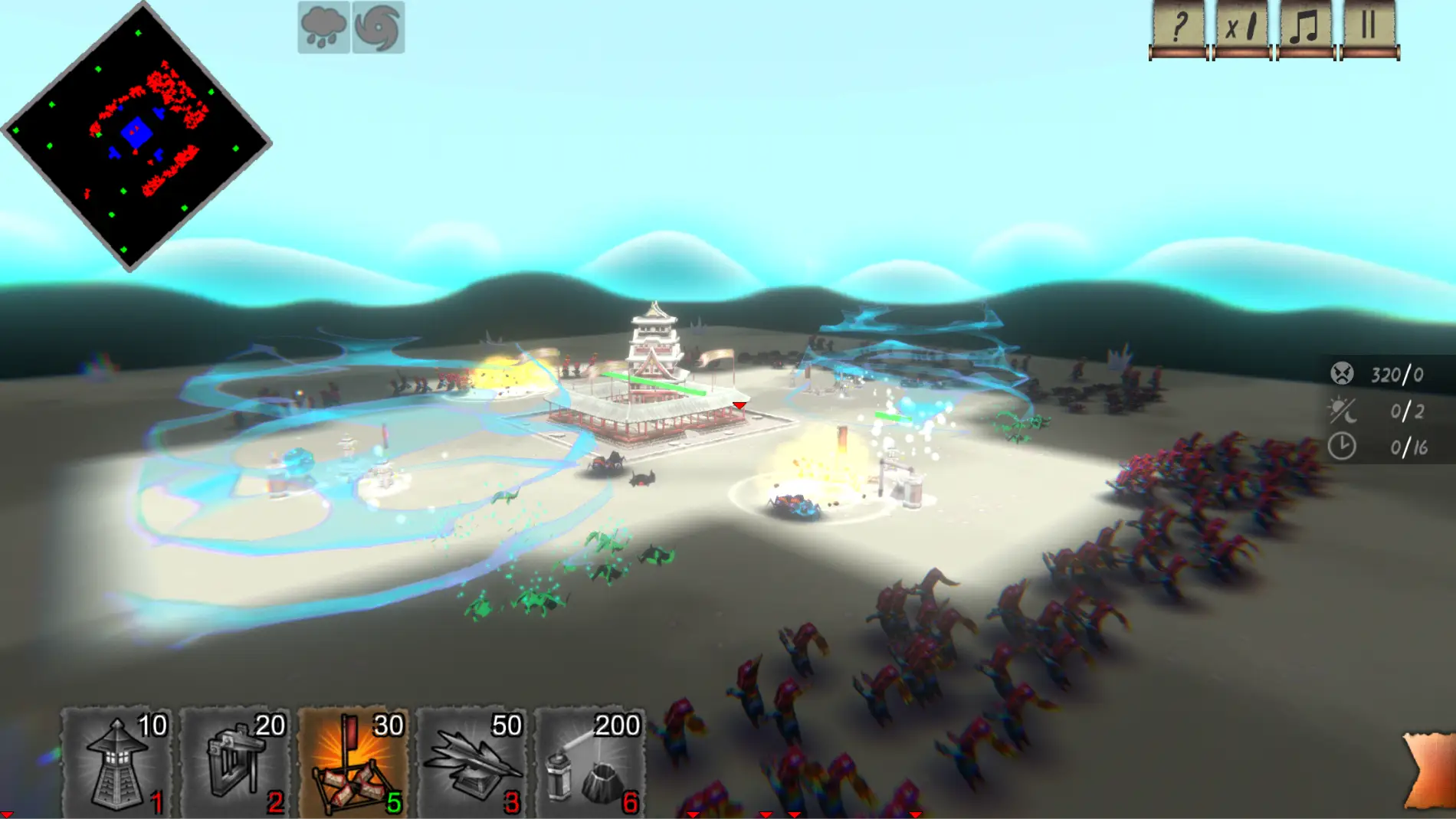This screenshot has width=1456, height=819.
Task: Open the question mark help scroll
Action: pyautogui.click(x=1178, y=29)
